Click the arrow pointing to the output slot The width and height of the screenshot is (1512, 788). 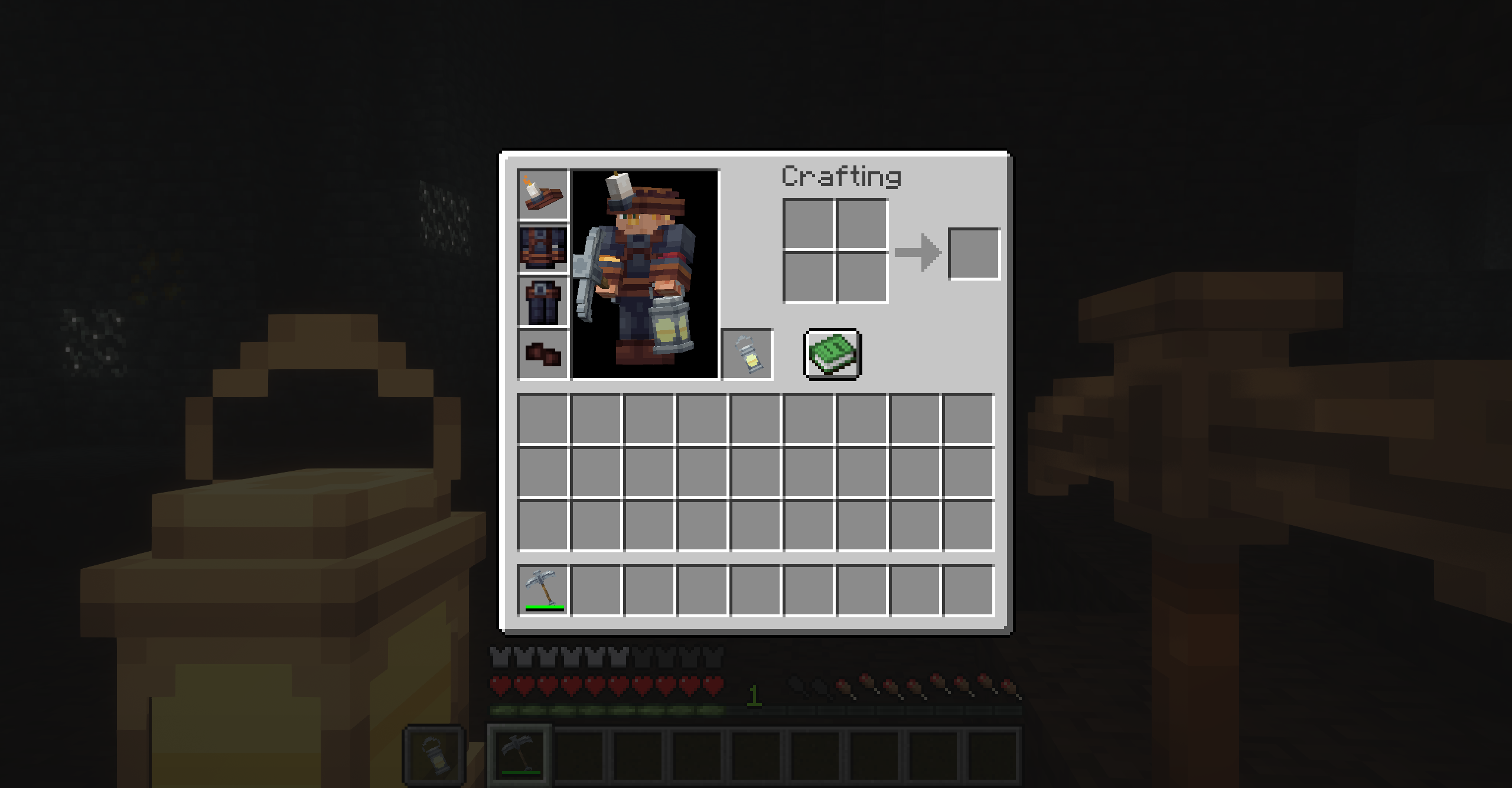(918, 251)
